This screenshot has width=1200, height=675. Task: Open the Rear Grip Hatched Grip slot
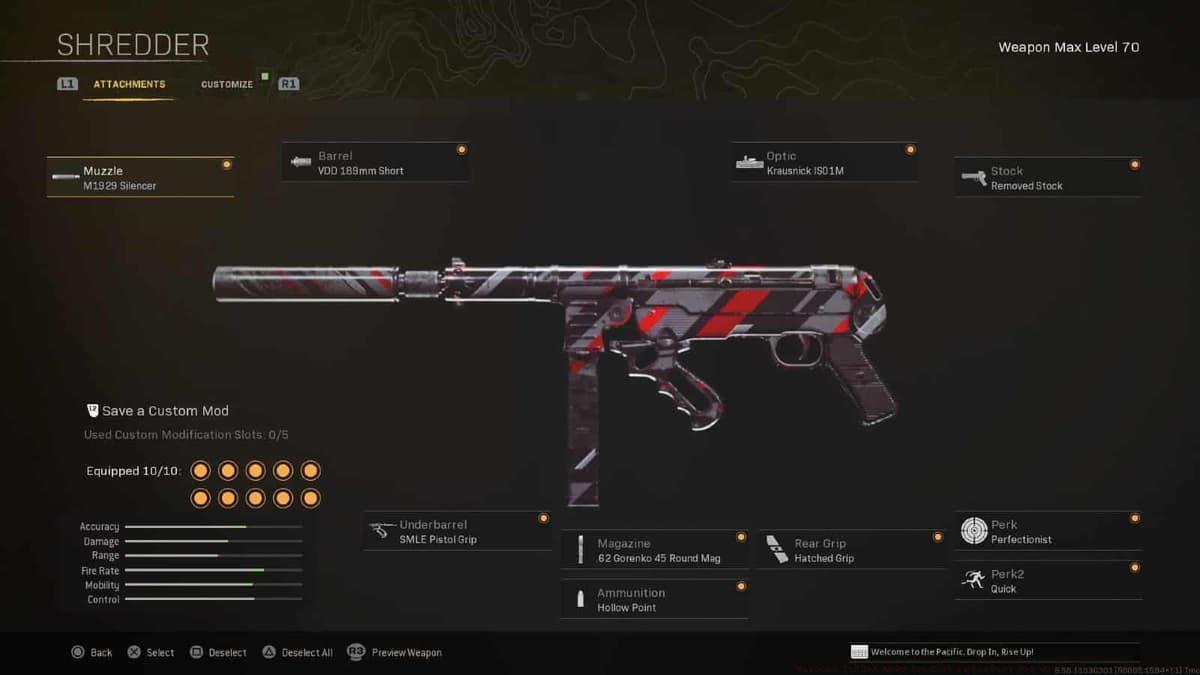851,551
